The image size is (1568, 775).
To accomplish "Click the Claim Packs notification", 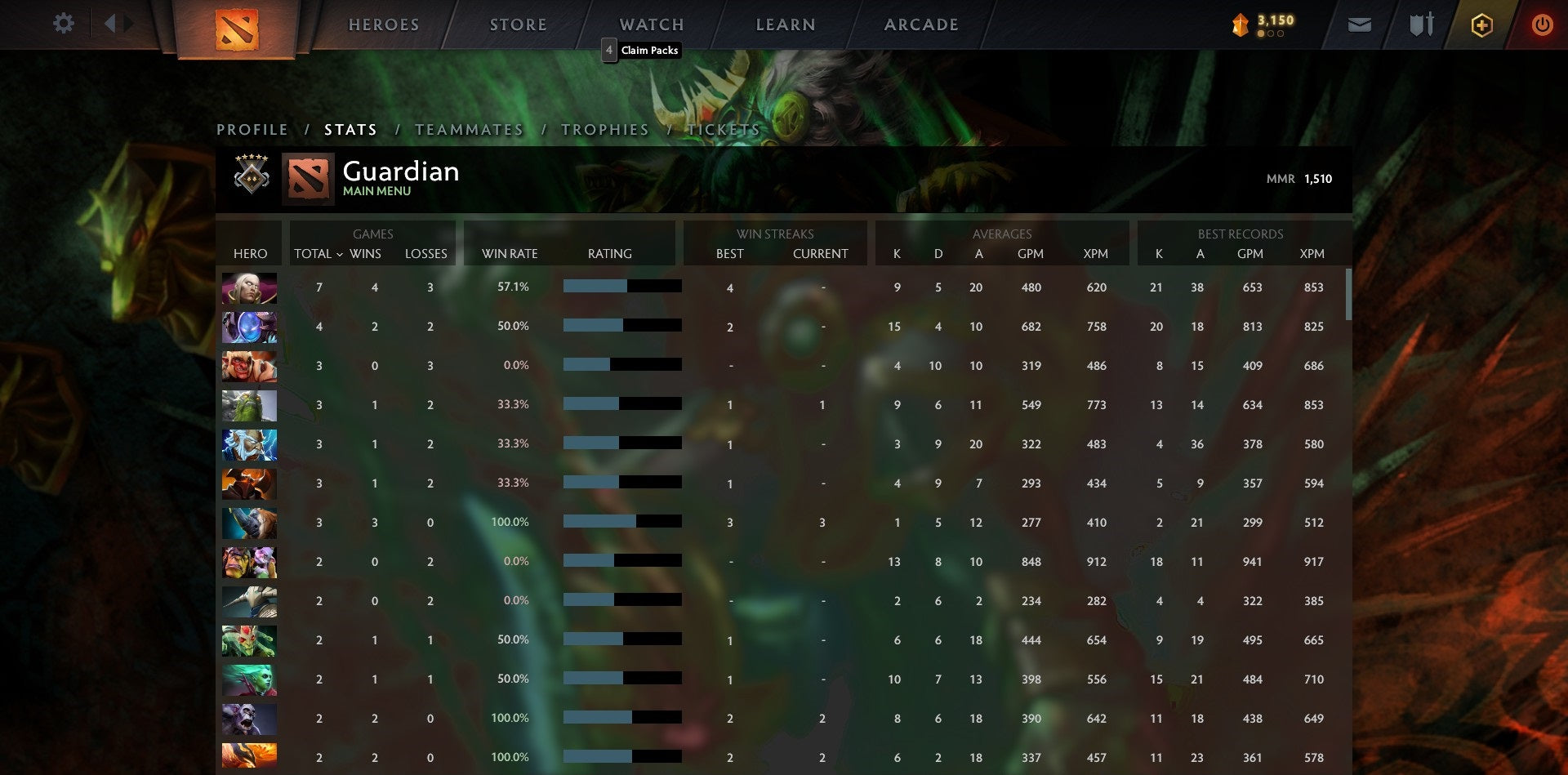I will 642,50.
